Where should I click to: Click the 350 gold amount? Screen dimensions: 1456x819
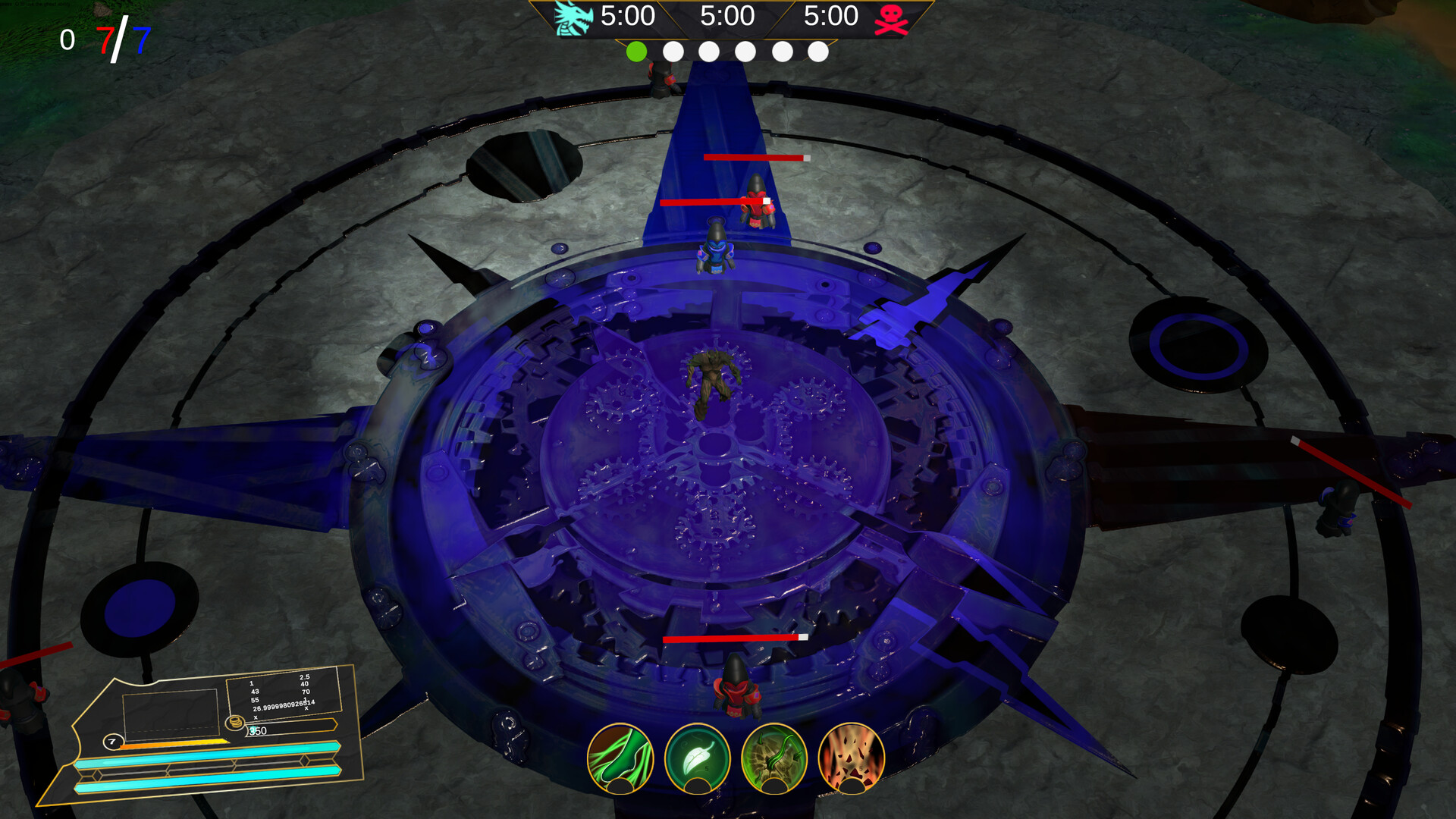point(258,730)
